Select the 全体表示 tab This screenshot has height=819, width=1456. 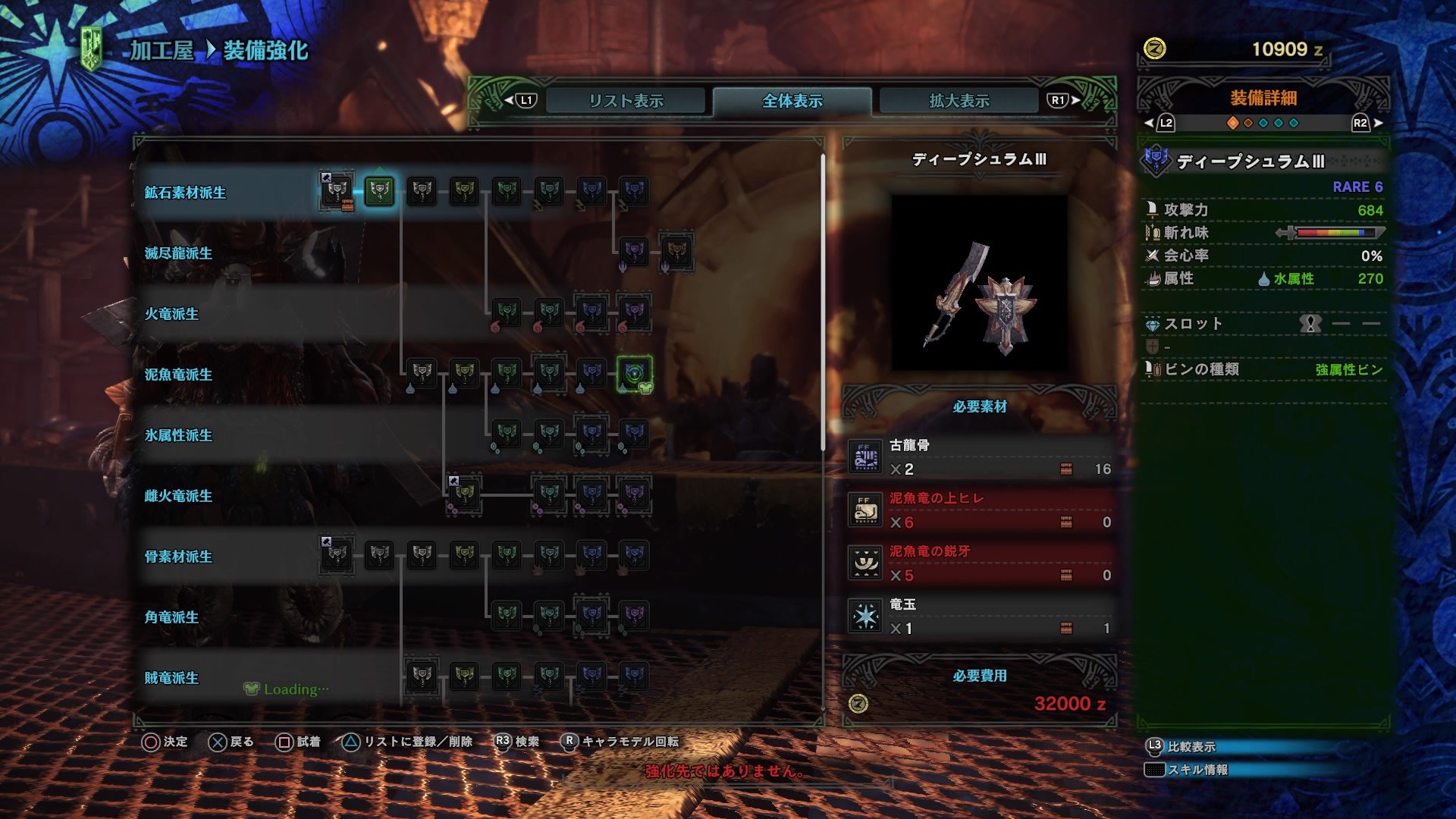click(791, 99)
